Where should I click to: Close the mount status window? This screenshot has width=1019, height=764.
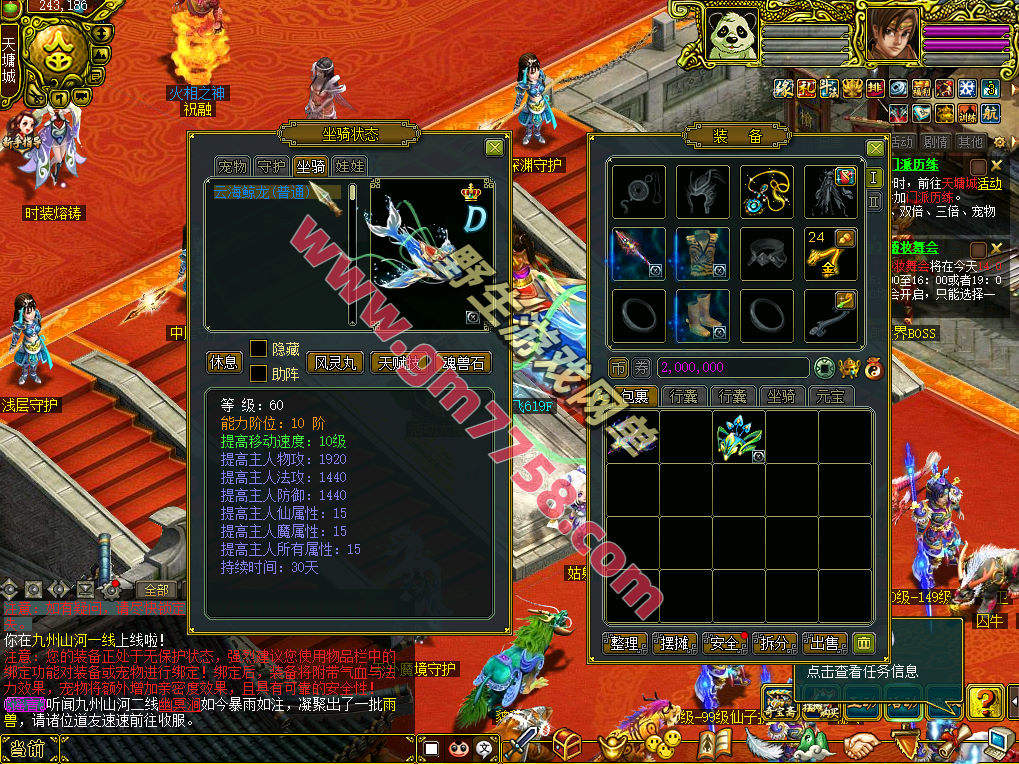[494, 148]
